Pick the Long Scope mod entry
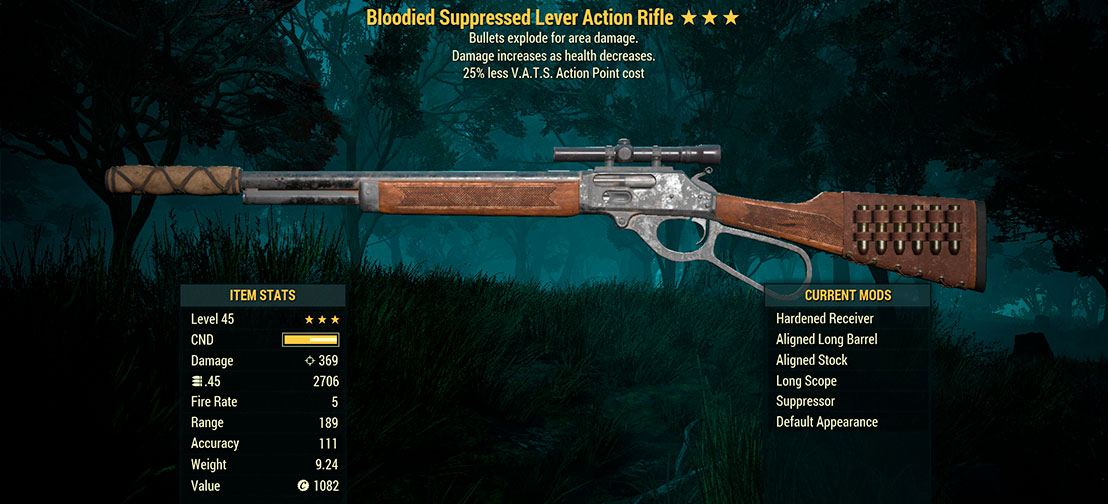This screenshot has height=504, width=1108. coord(806,381)
